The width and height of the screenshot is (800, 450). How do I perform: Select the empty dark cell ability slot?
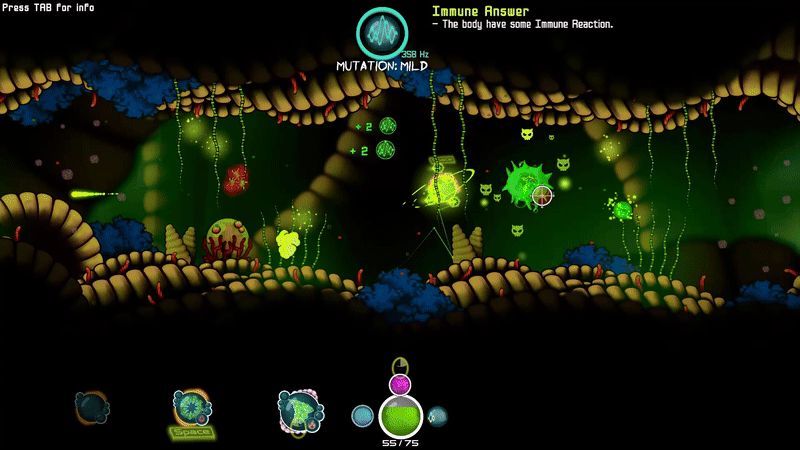91,407
